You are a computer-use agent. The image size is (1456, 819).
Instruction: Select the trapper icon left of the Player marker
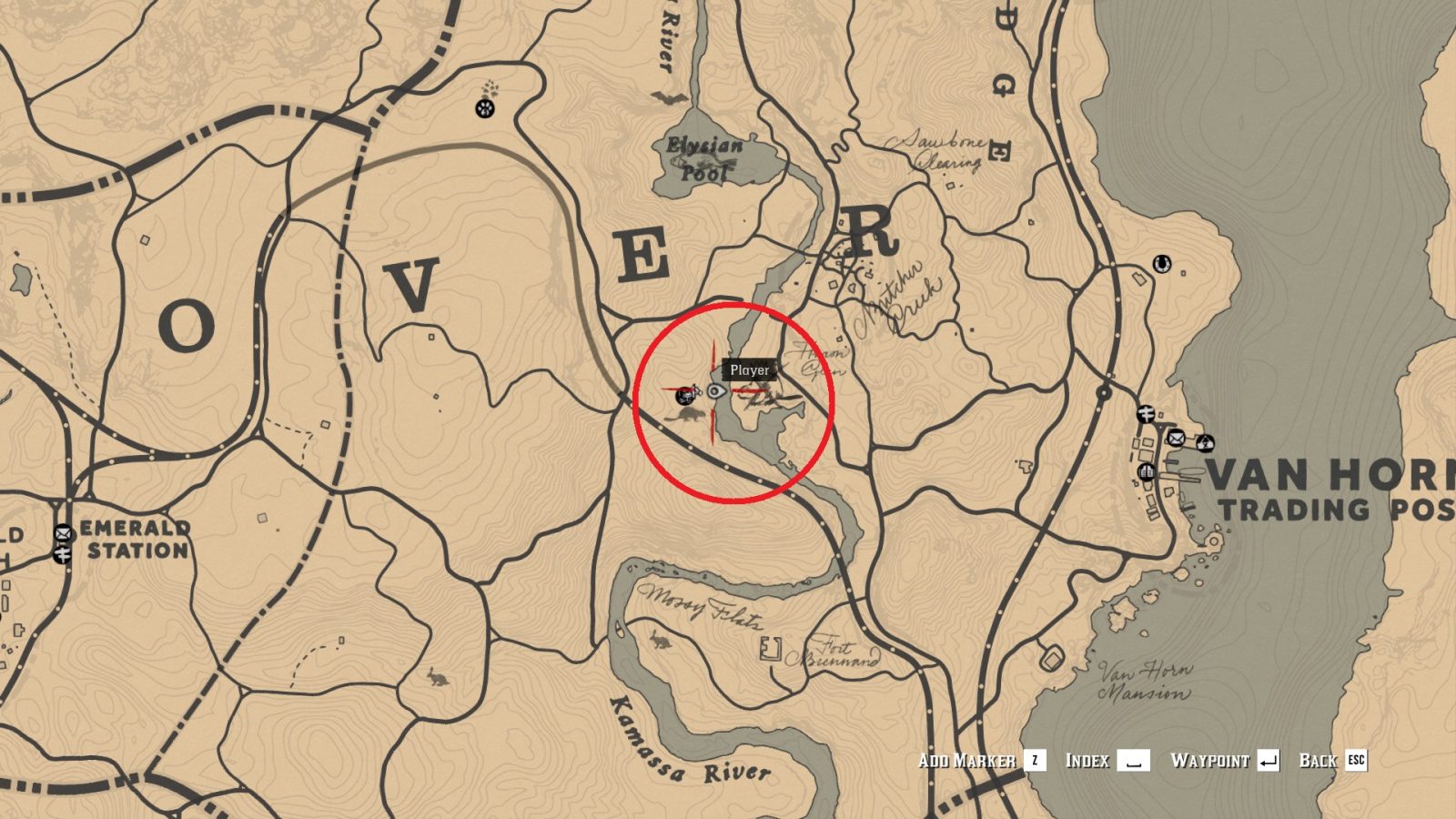click(684, 395)
